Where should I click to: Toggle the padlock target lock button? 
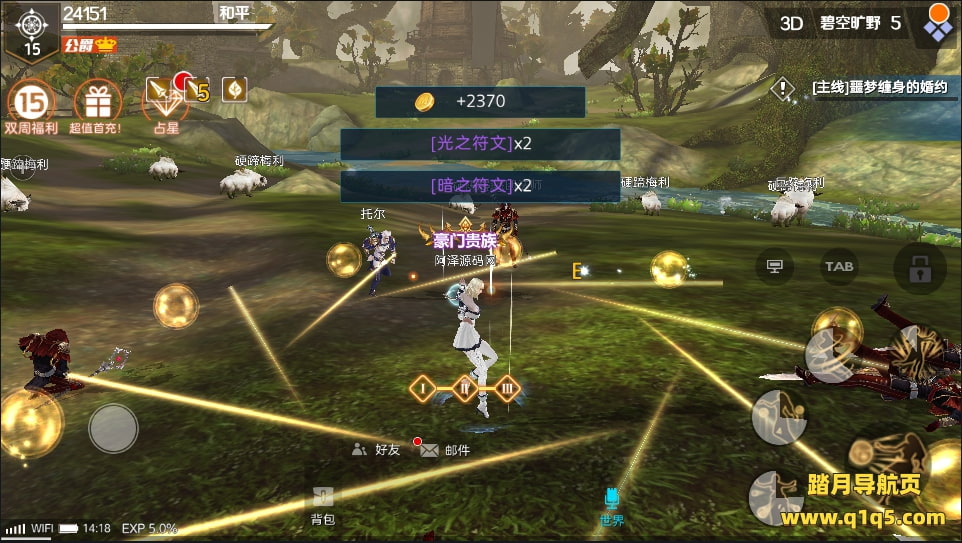coord(919,268)
